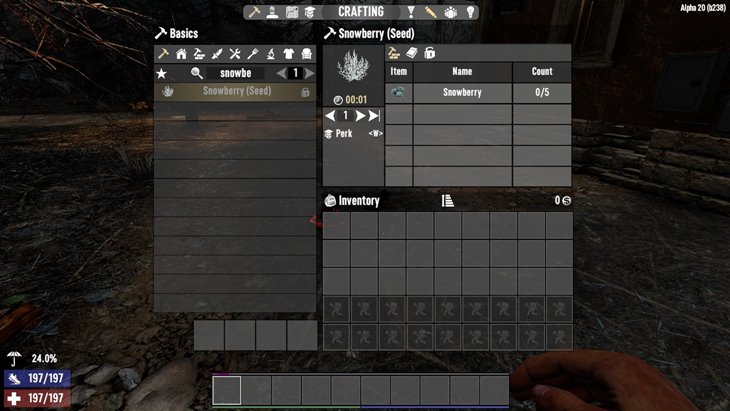Go to next recipe list page
This screenshot has width=730, height=411.
[x=309, y=73]
